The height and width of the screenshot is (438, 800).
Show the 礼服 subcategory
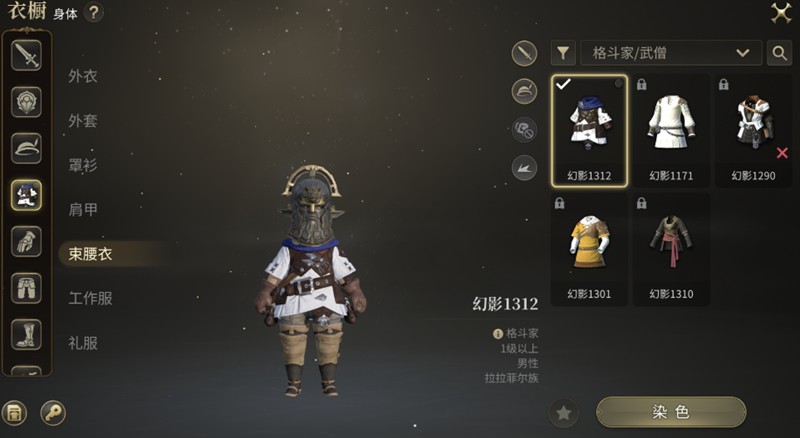(83, 343)
